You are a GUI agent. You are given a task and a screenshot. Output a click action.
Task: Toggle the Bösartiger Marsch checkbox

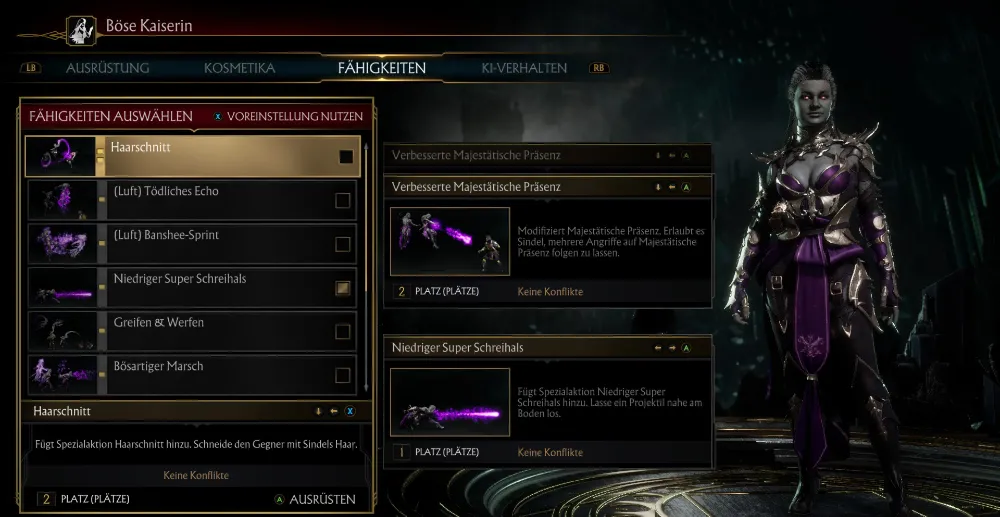[343, 376]
